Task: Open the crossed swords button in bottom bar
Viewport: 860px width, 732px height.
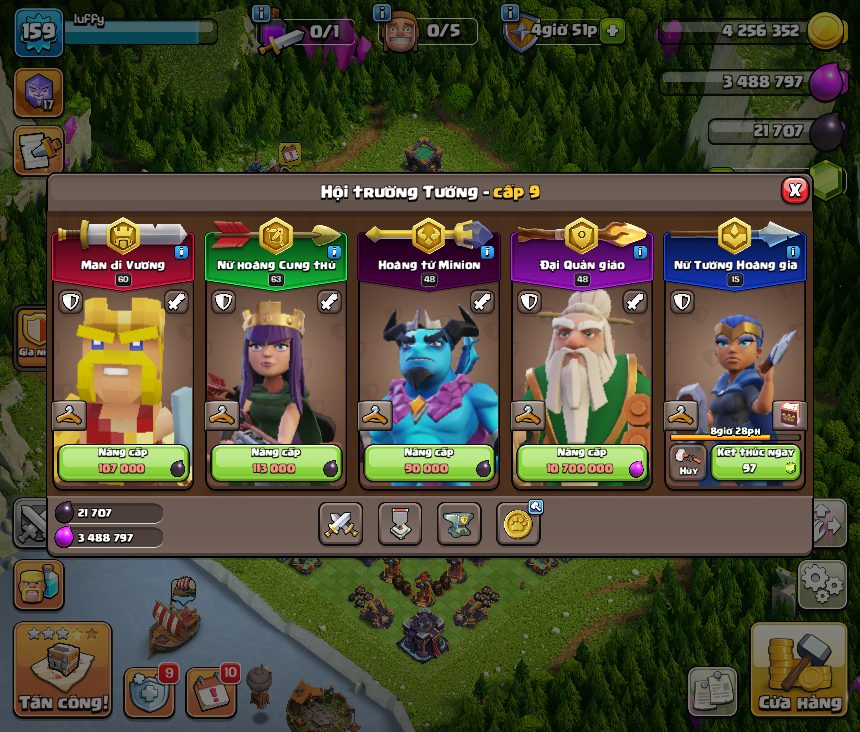Action: coord(340,523)
